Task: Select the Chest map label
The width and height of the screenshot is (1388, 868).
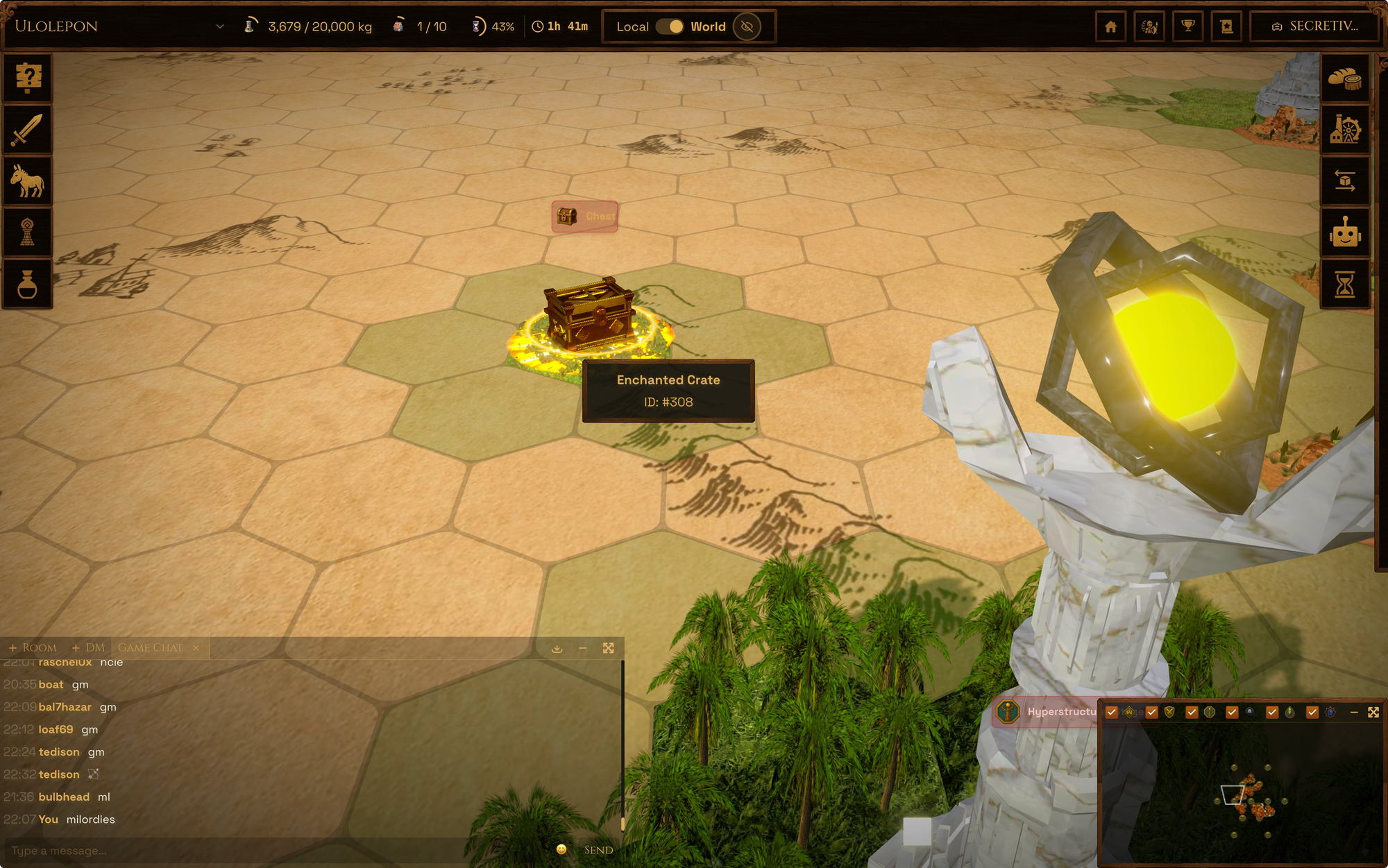Action: click(x=585, y=216)
